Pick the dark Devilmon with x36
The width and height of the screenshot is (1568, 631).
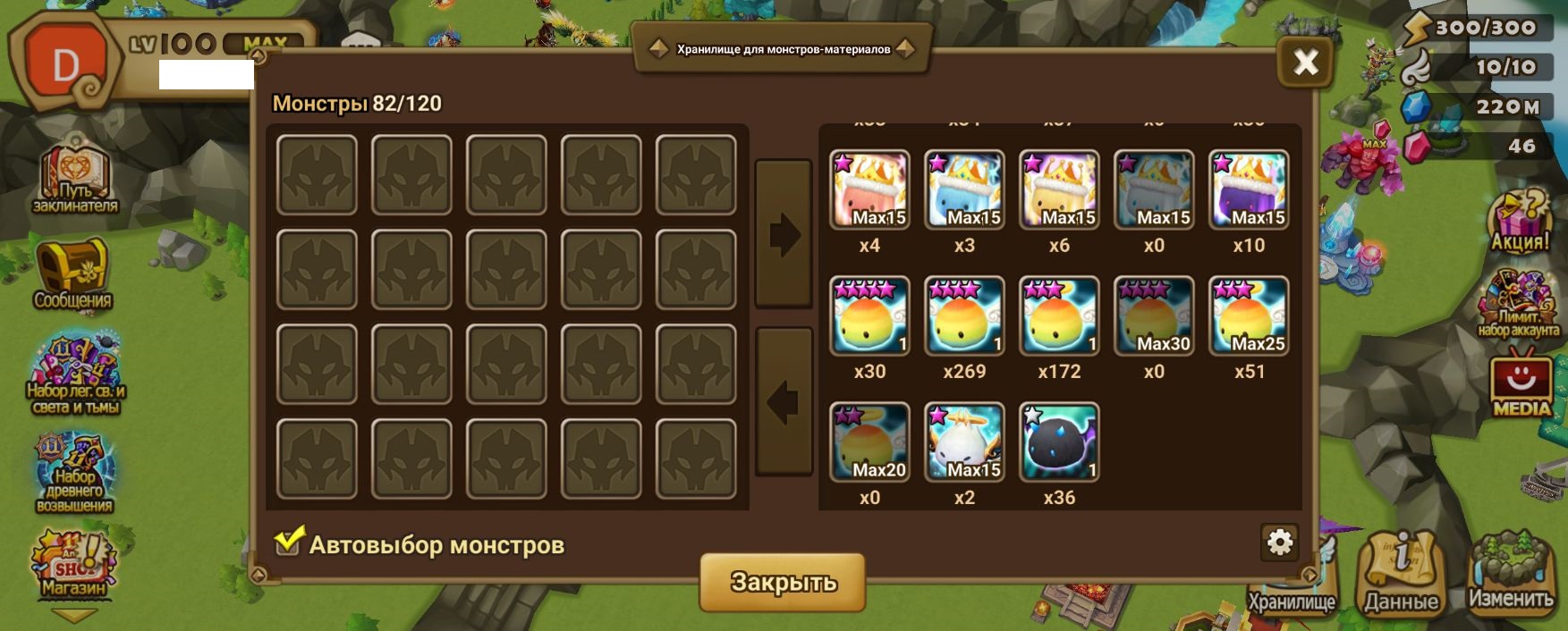(1059, 442)
